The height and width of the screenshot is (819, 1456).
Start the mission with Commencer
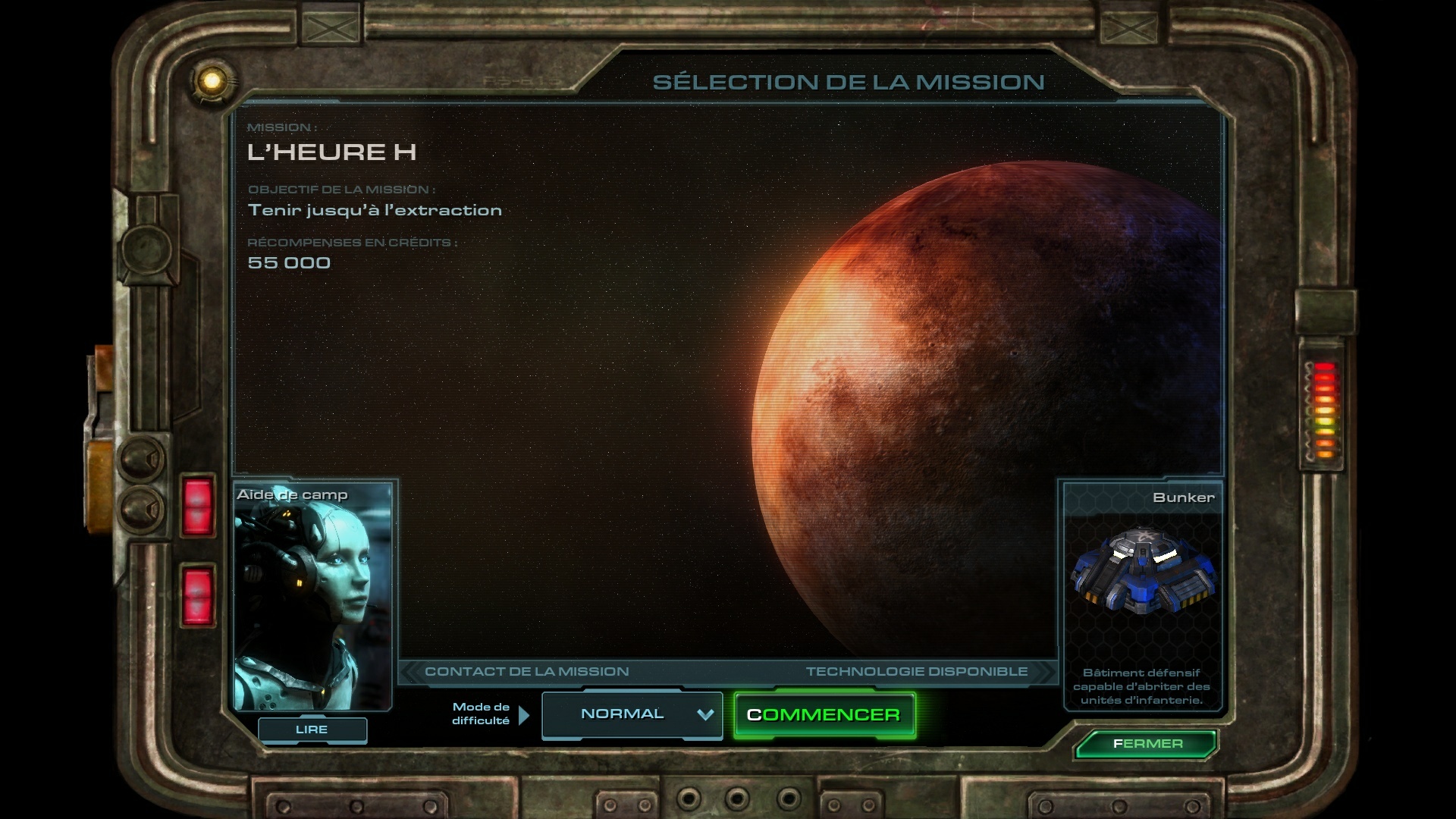[x=824, y=715]
